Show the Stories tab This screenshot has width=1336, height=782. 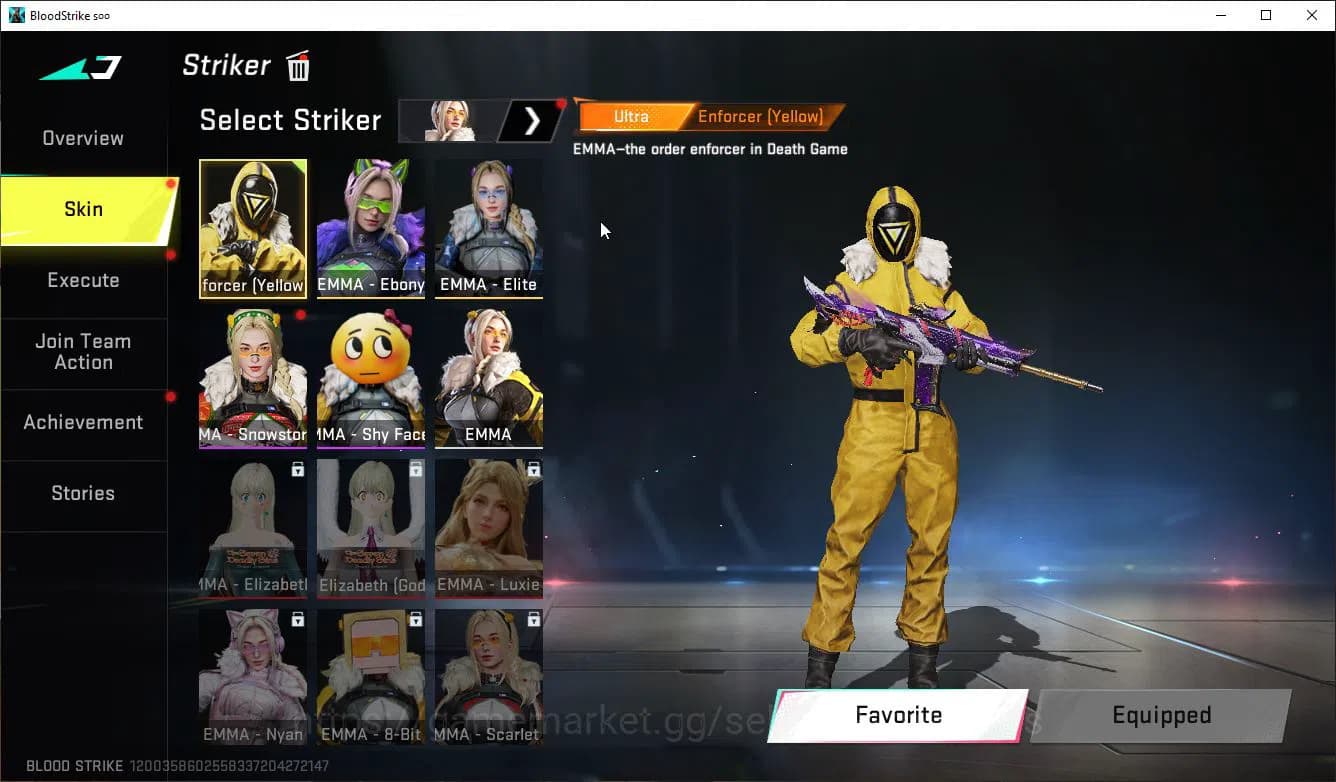pyautogui.click(x=83, y=493)
